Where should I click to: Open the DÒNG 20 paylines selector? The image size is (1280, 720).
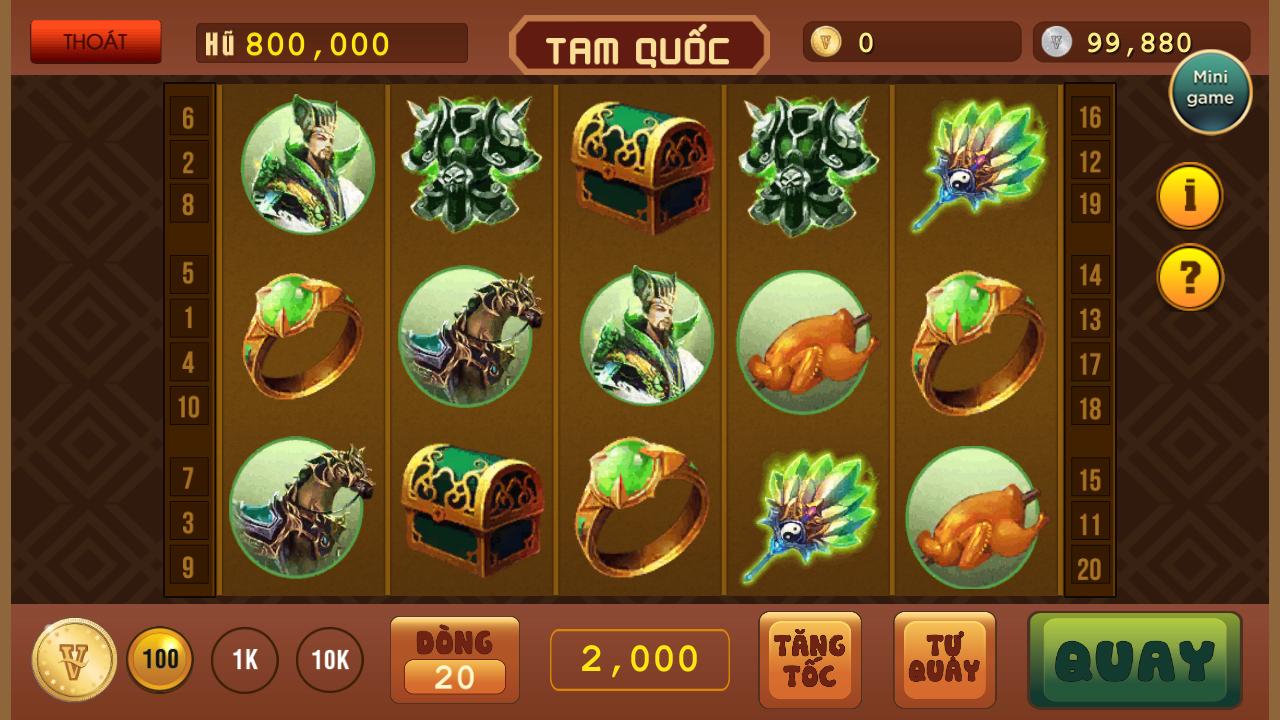click(x=455, y=660)
